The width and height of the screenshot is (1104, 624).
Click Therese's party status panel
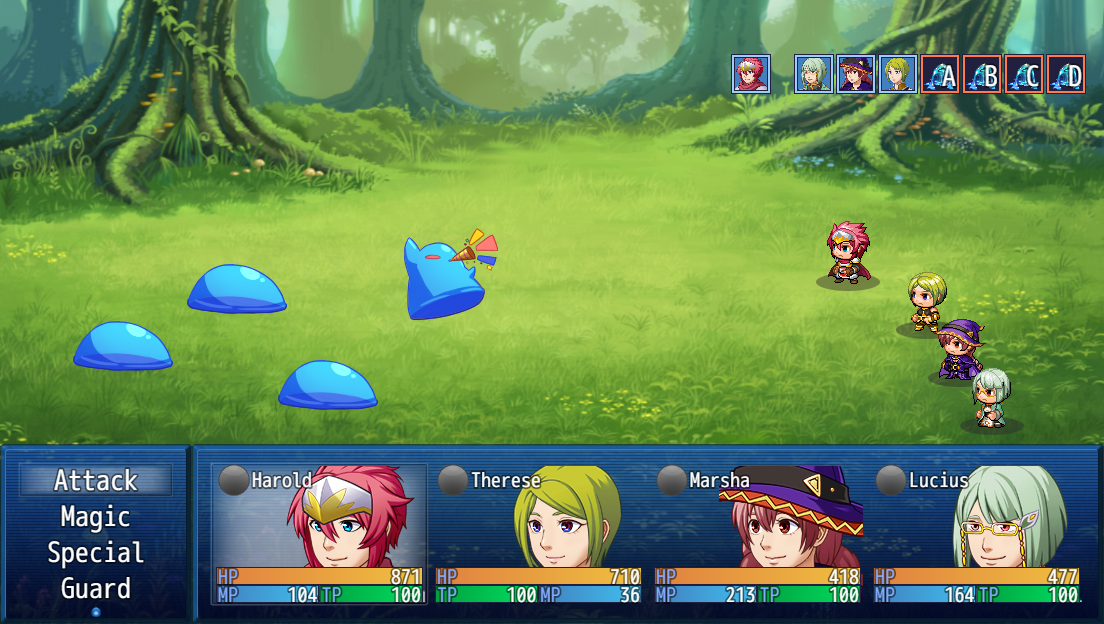pos(539,534)
